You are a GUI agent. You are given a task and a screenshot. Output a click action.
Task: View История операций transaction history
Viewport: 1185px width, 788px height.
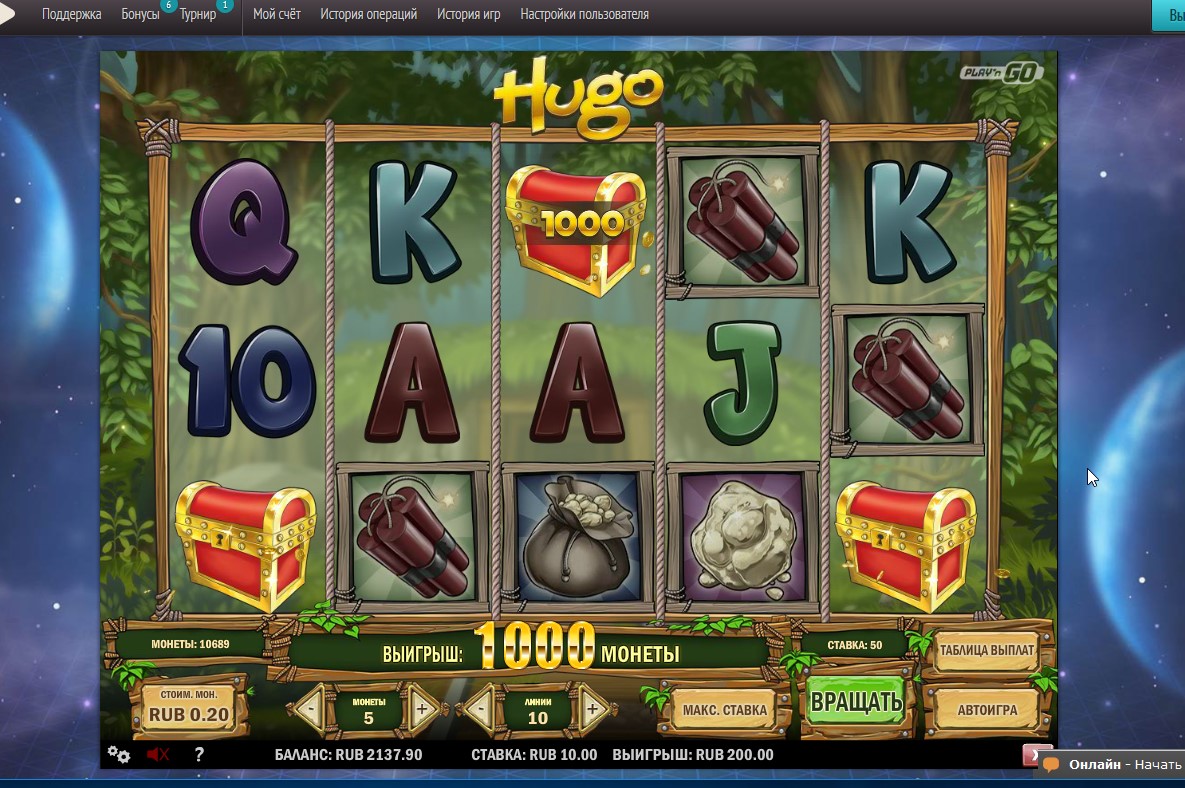(368, 15)
